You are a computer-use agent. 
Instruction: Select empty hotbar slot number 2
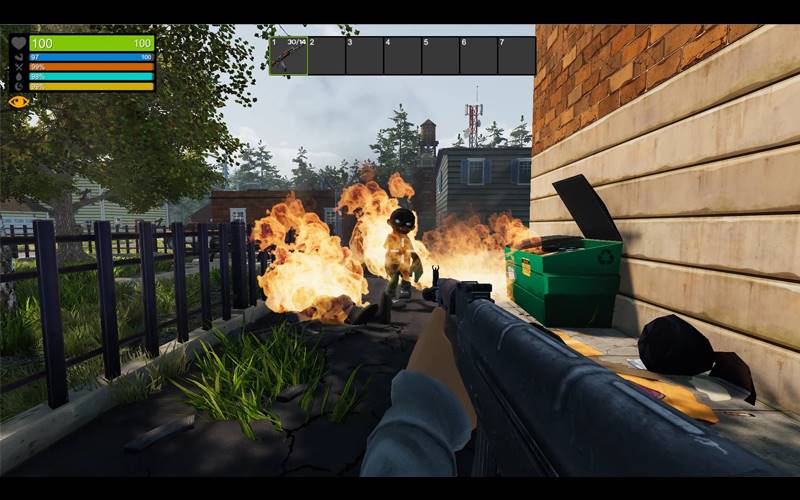click(x=326, y=56)
